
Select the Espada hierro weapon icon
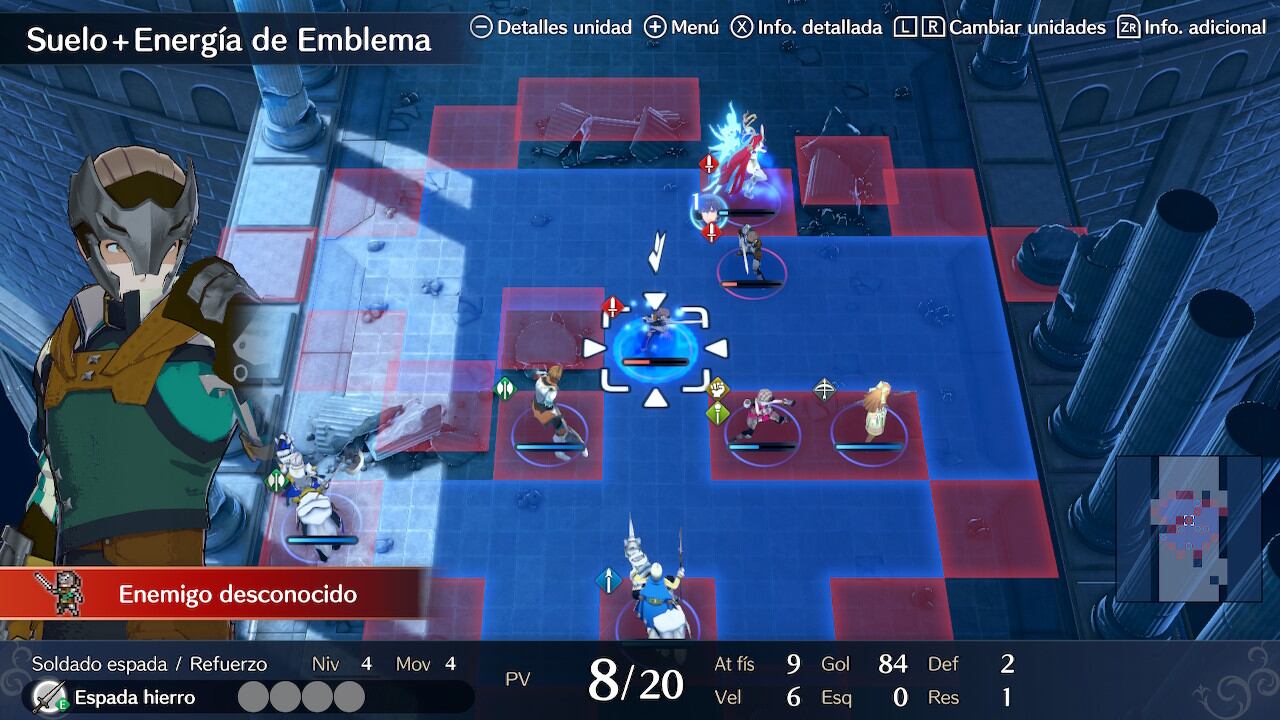tap(46, 697)
